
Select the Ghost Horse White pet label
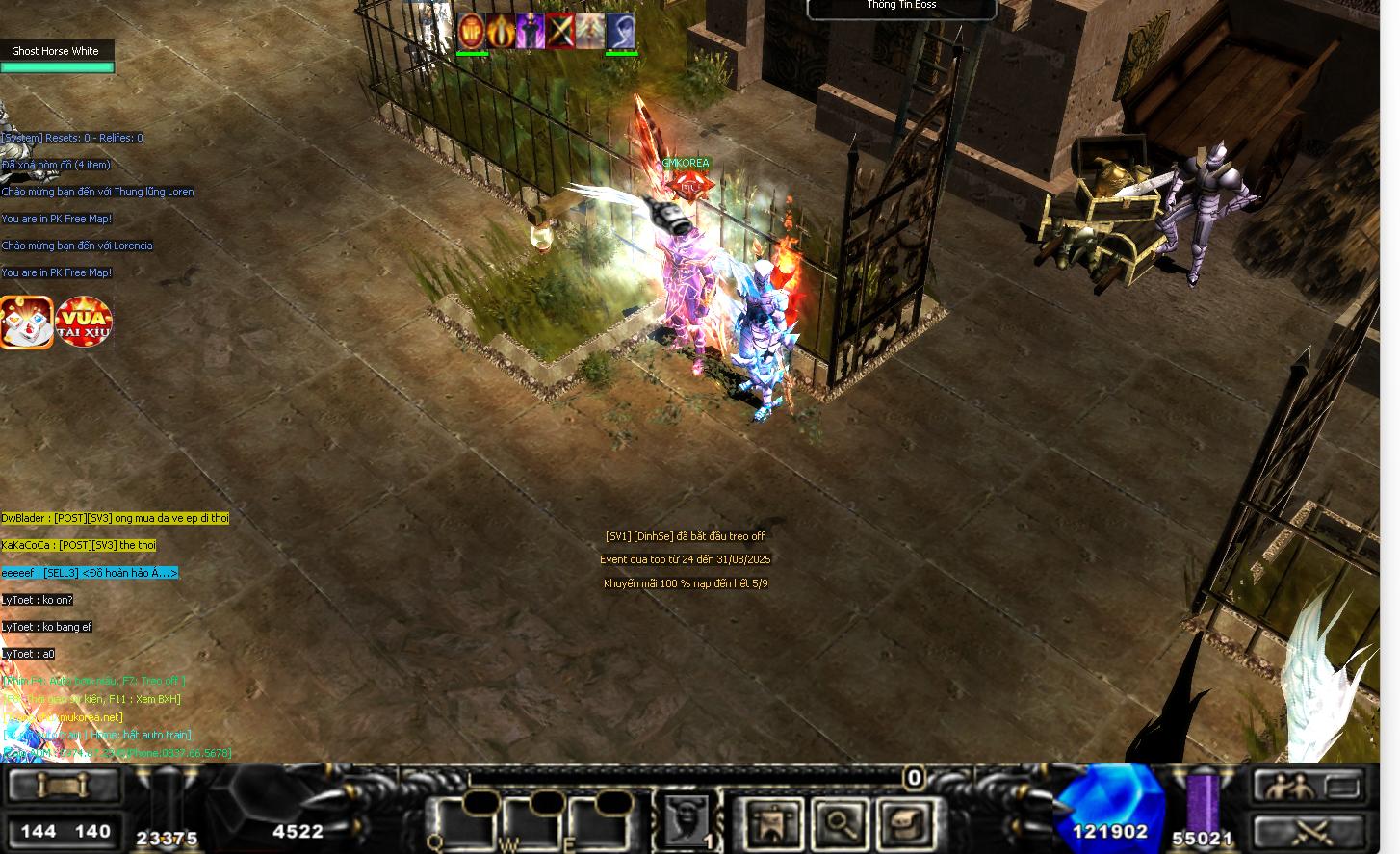[56, 51]
